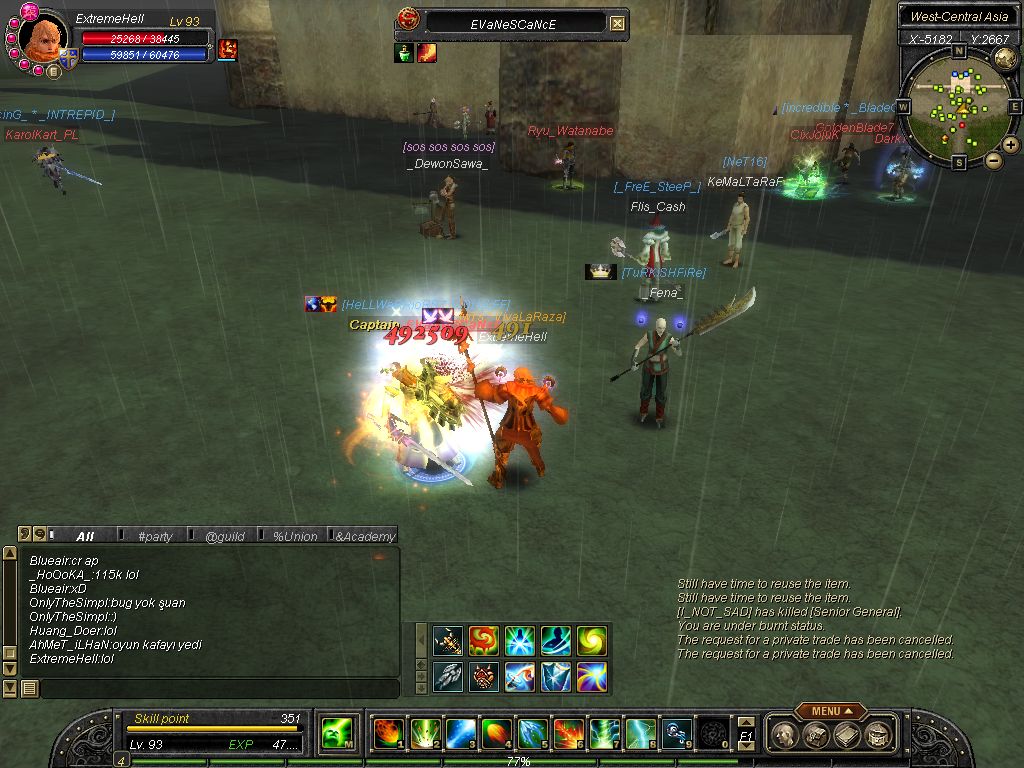Open the inventory chest button
The width and height of the screenshot is (1024, 768).
(x=817, y=734)
